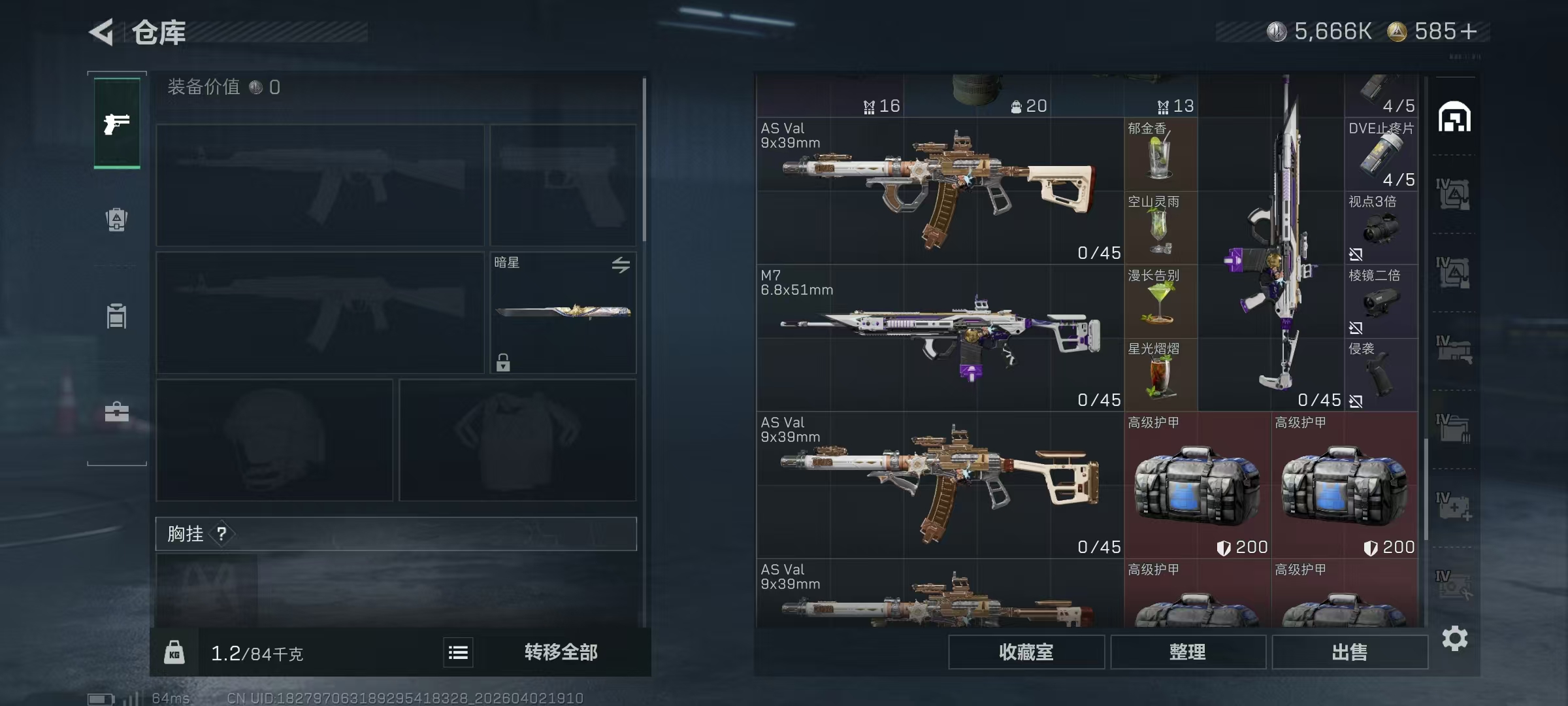Go back from the 仓库 warehouse screen
This screenshot has height=706, width=1568.
(x=103, y=32)
